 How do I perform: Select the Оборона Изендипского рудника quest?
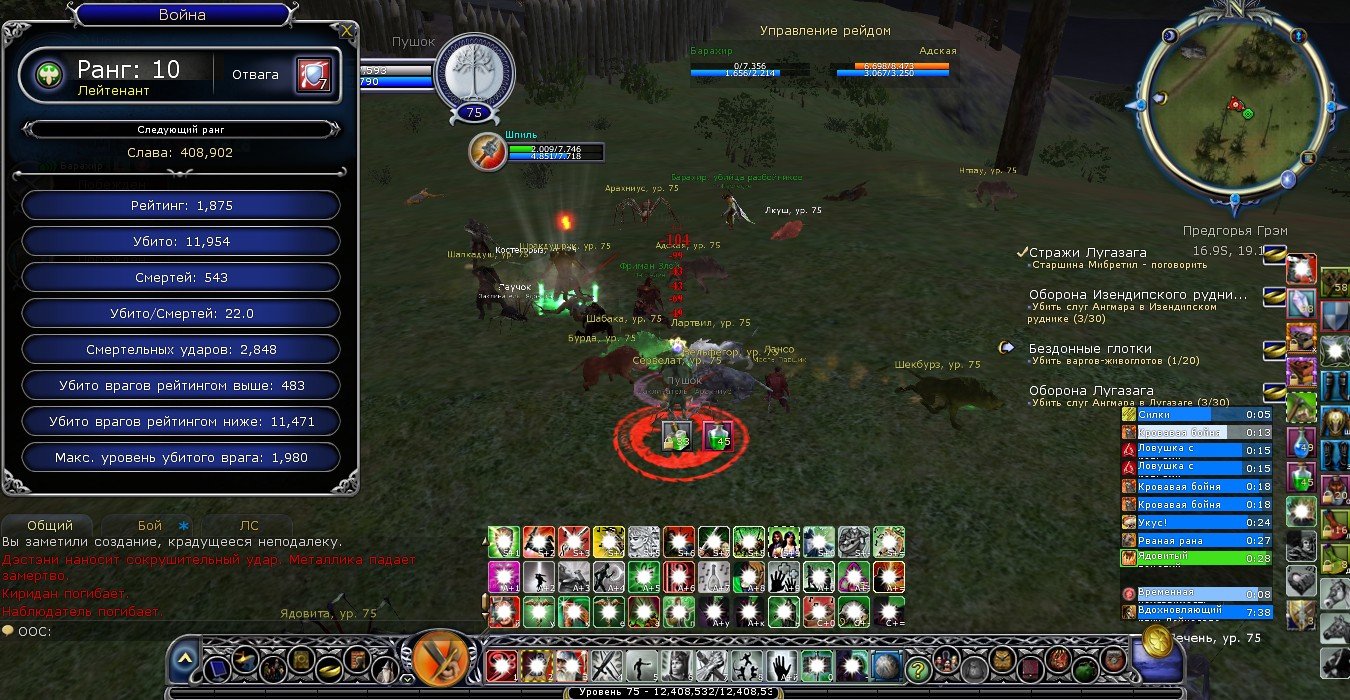point(1138,295)
